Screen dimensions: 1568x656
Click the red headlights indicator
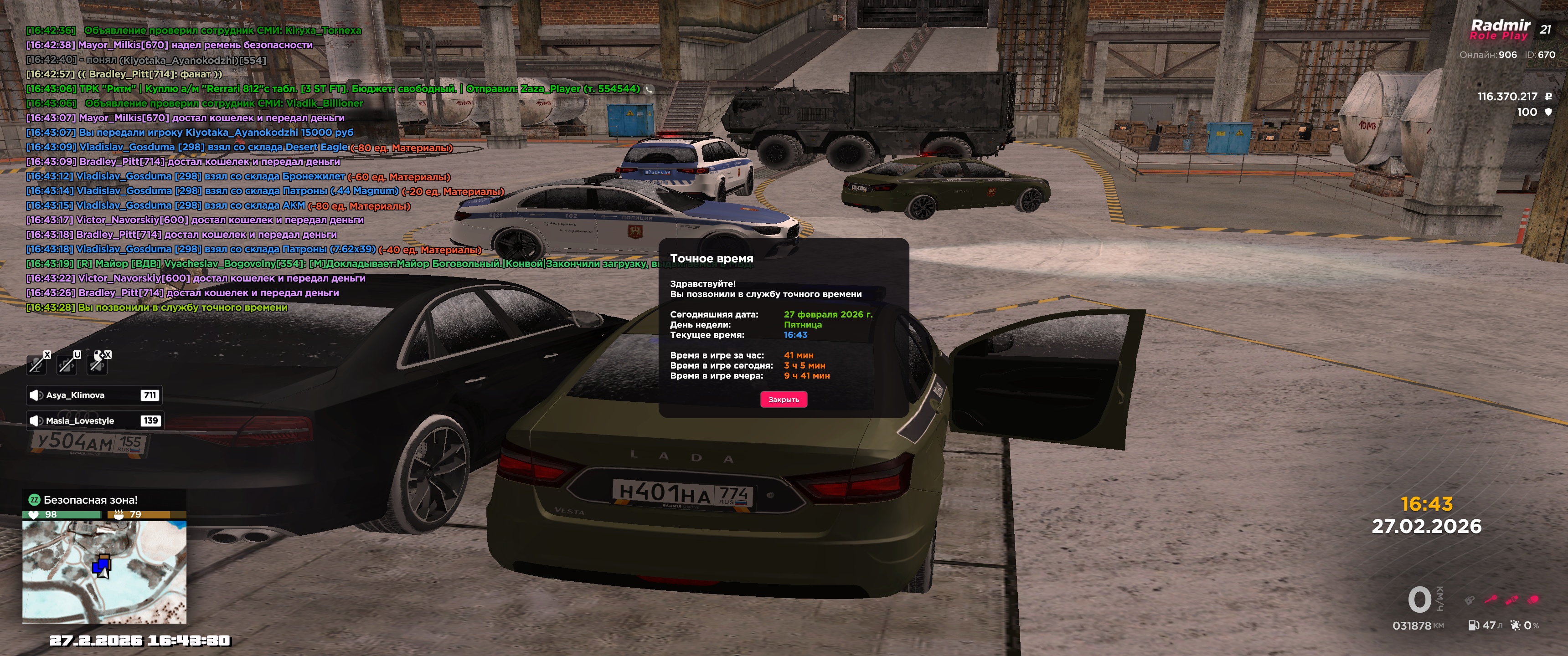click(1533, 600)
